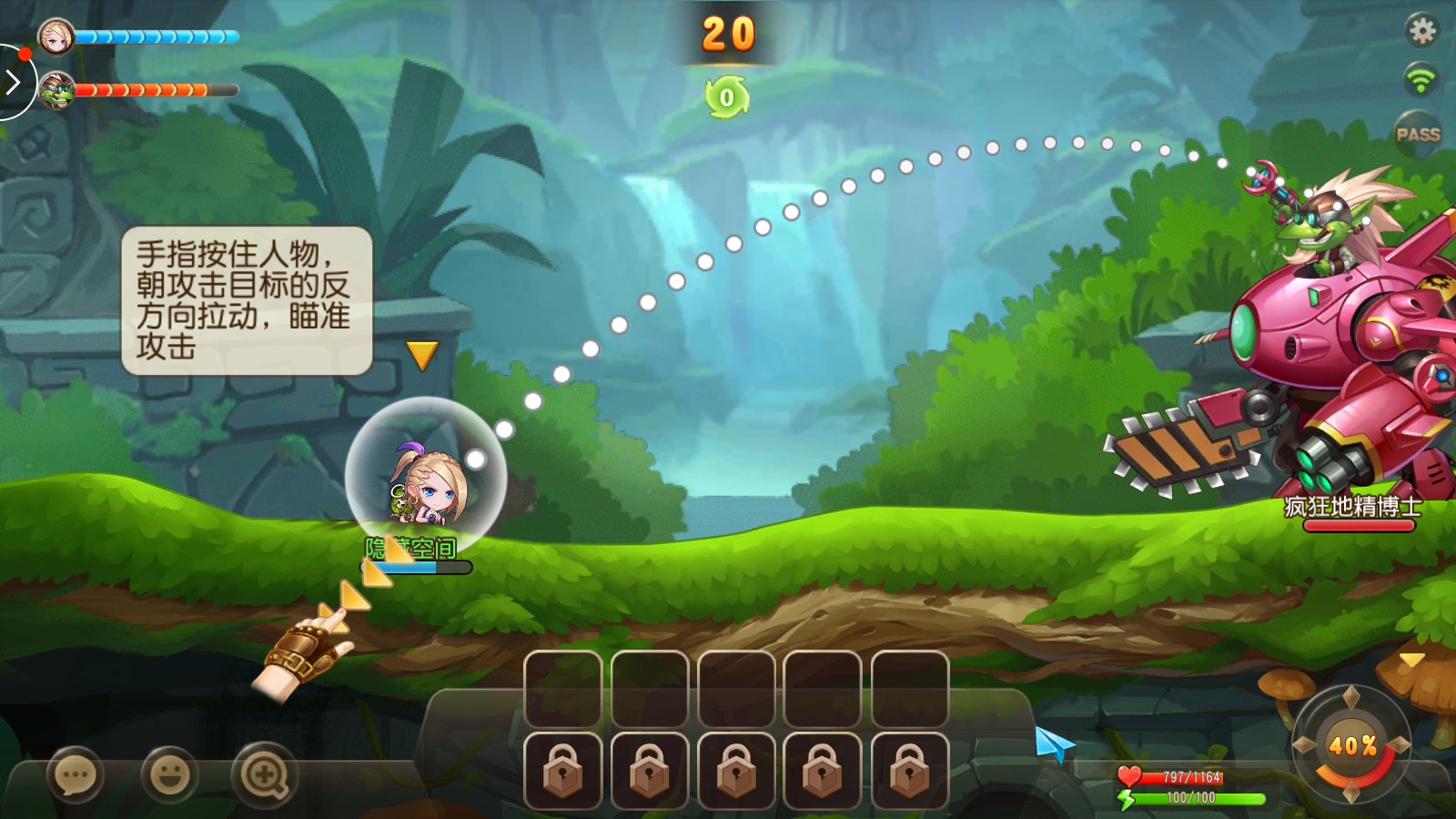Click the blue paper plane icon
Image resolution: width=1456 pixels, height=819 pixels.
pyautogui.click(x=1054, y=744)
